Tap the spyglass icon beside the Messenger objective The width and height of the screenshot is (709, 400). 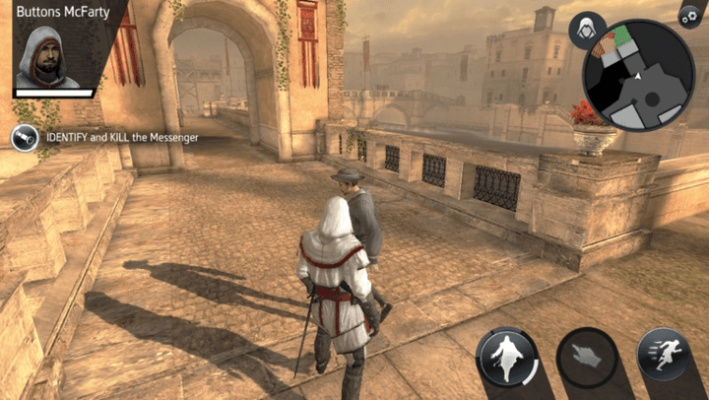[25, 138]
